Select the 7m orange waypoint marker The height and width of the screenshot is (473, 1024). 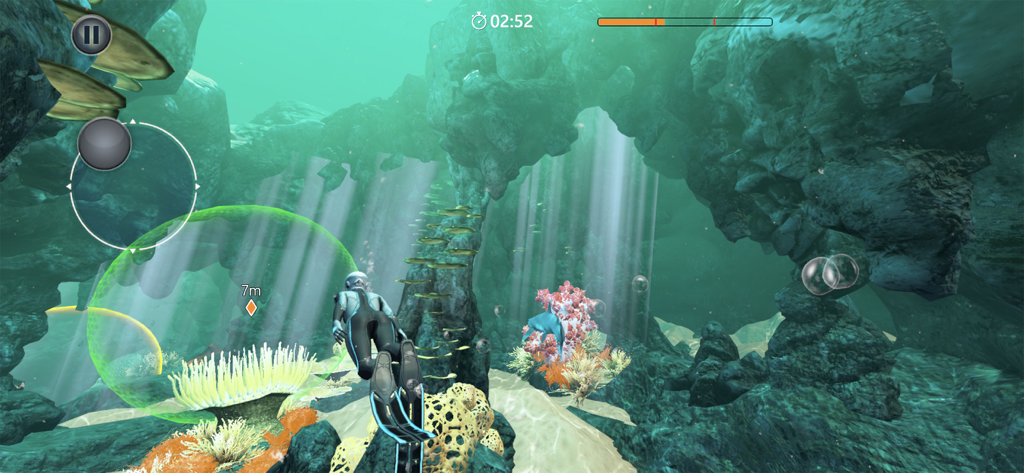pos(251,308)
